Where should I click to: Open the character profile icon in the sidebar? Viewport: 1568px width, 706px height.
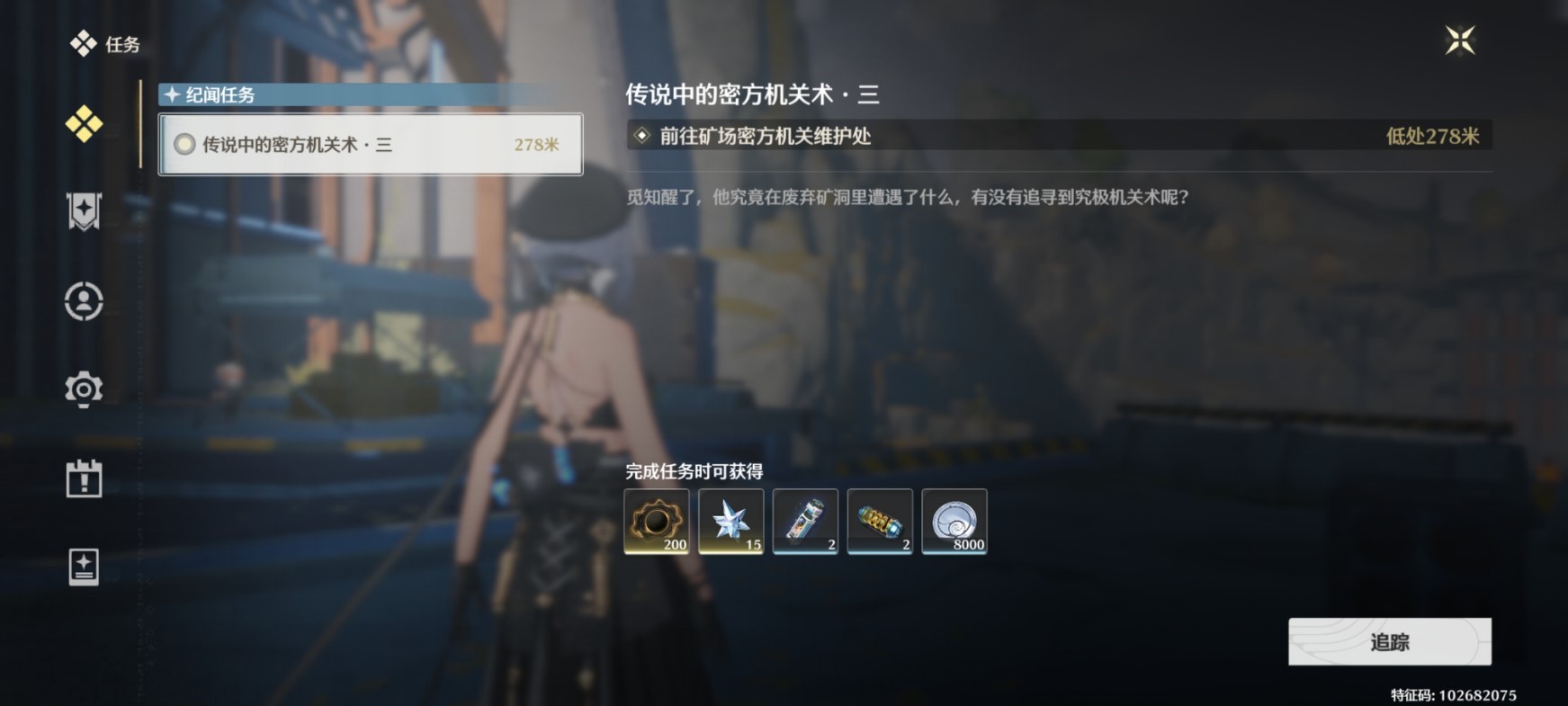click(x=84, y=300)
